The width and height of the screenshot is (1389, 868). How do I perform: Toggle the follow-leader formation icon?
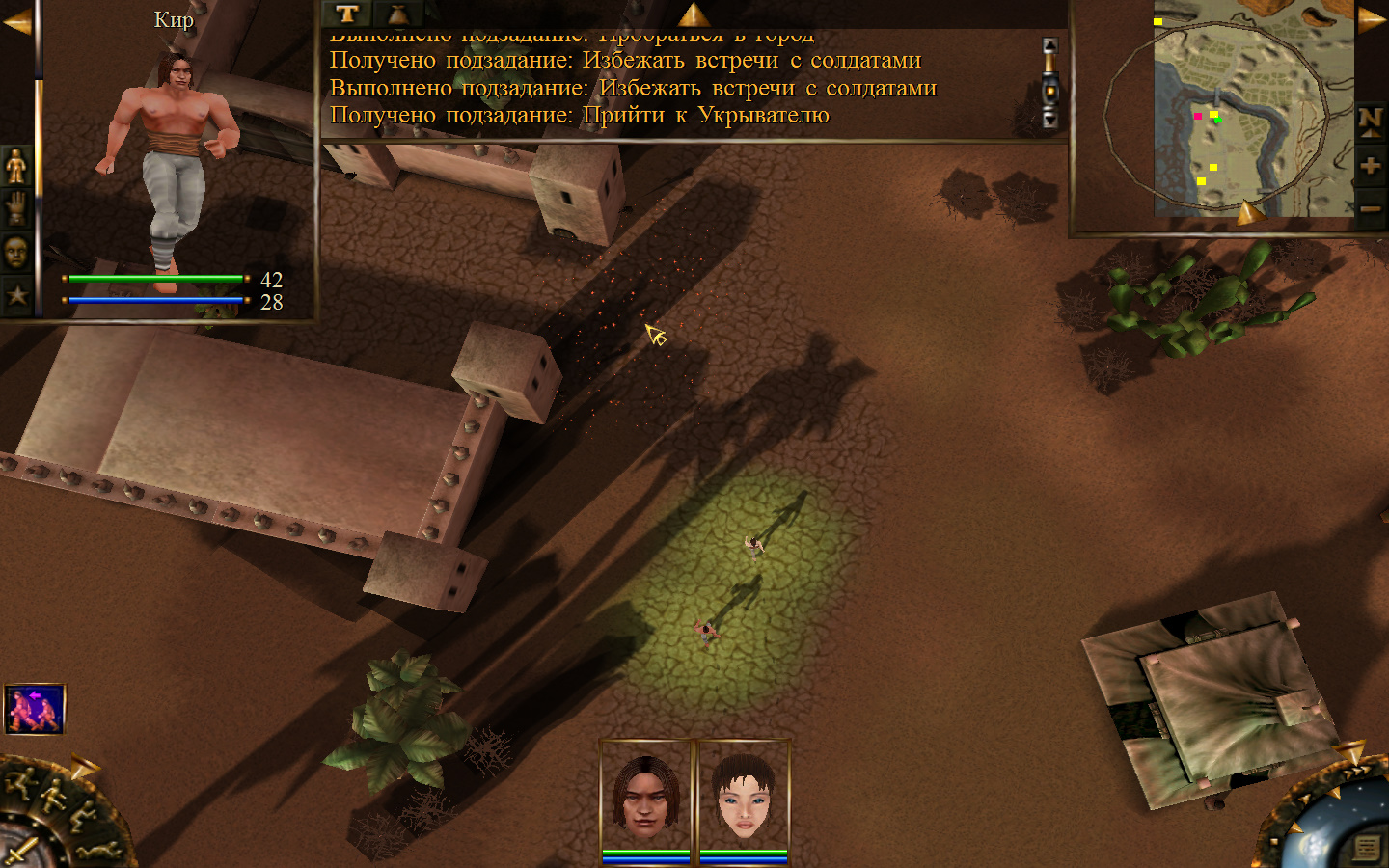[35, 710]
